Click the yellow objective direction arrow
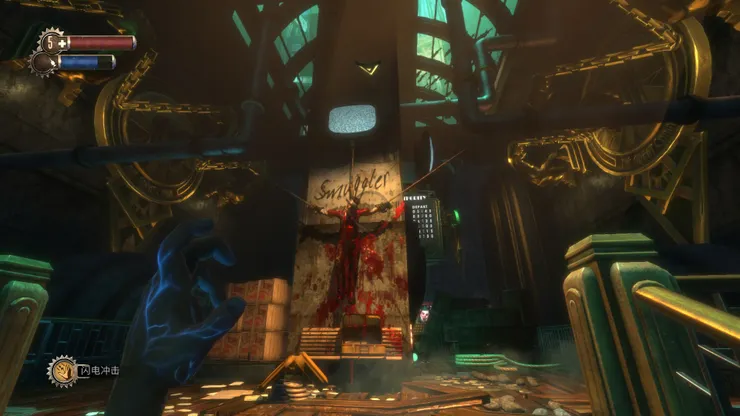 (368, 69)
